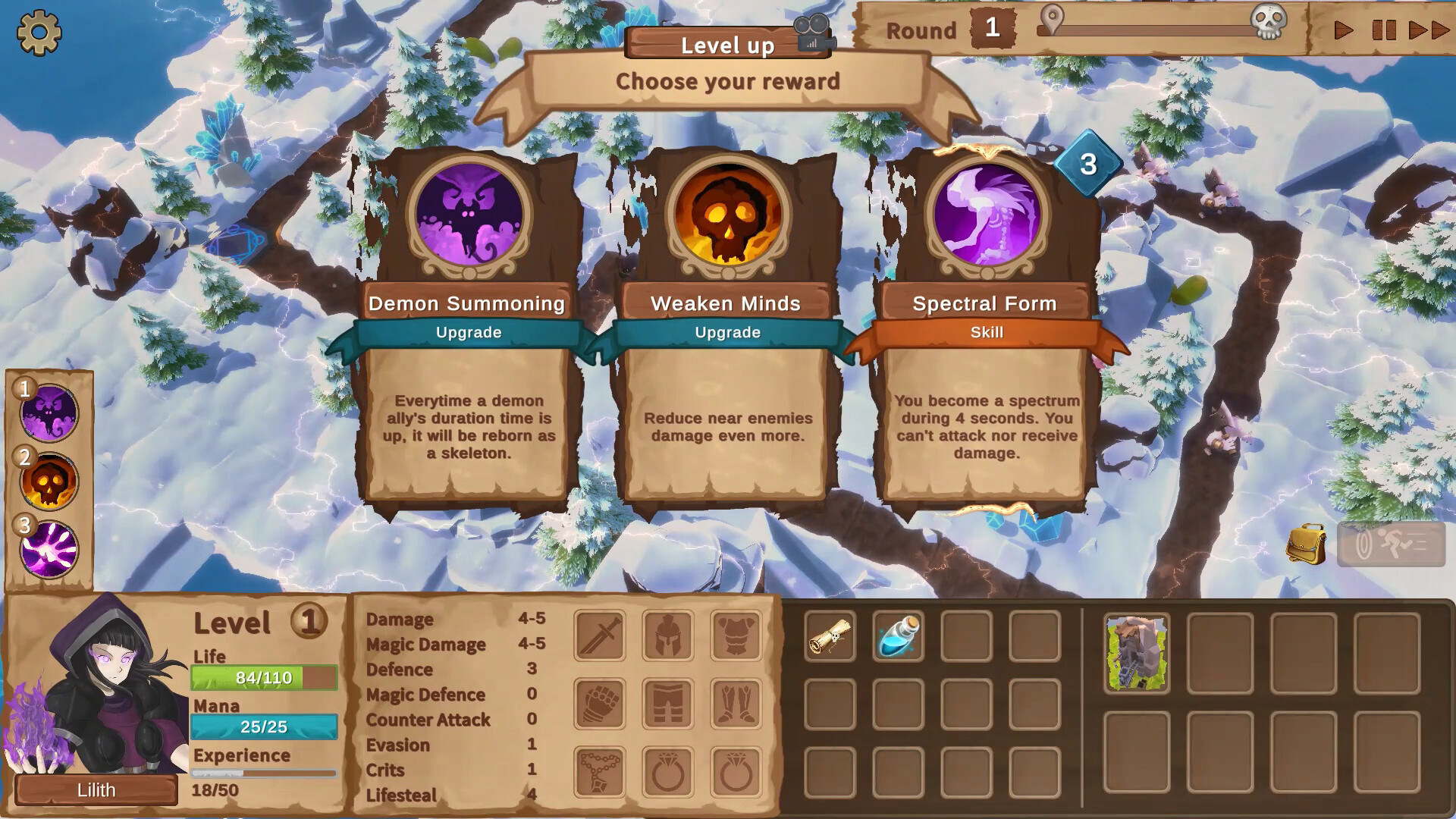Expand the Spectral Form skill banner
The height and width of the screenshot is (819, 1456).
tap(984, 332)
